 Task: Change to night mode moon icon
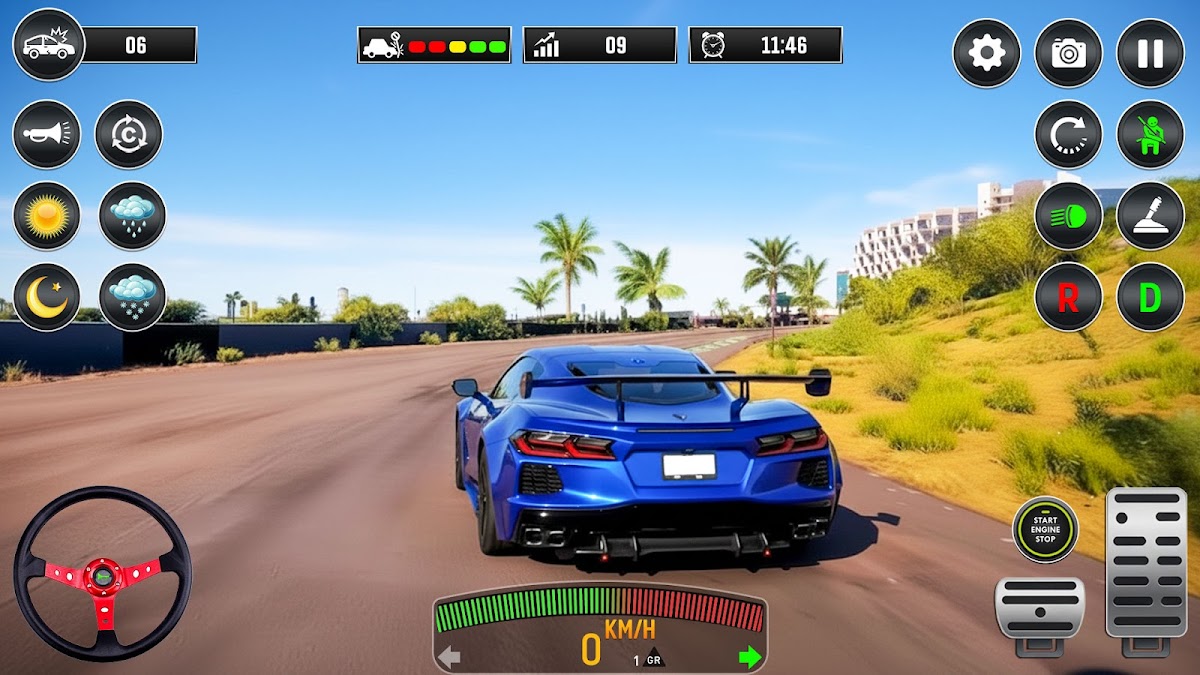click(46, 297)
